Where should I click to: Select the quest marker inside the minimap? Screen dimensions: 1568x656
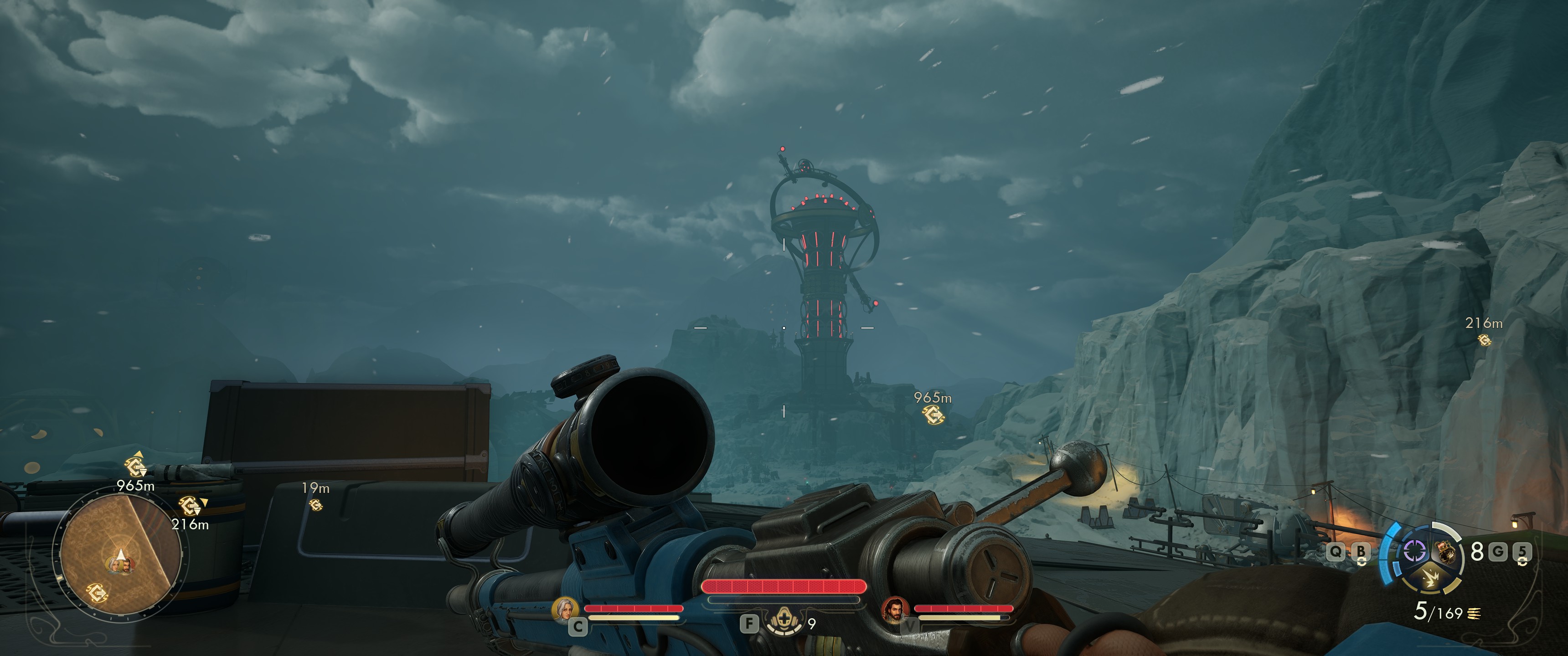[x=98, y=591]
